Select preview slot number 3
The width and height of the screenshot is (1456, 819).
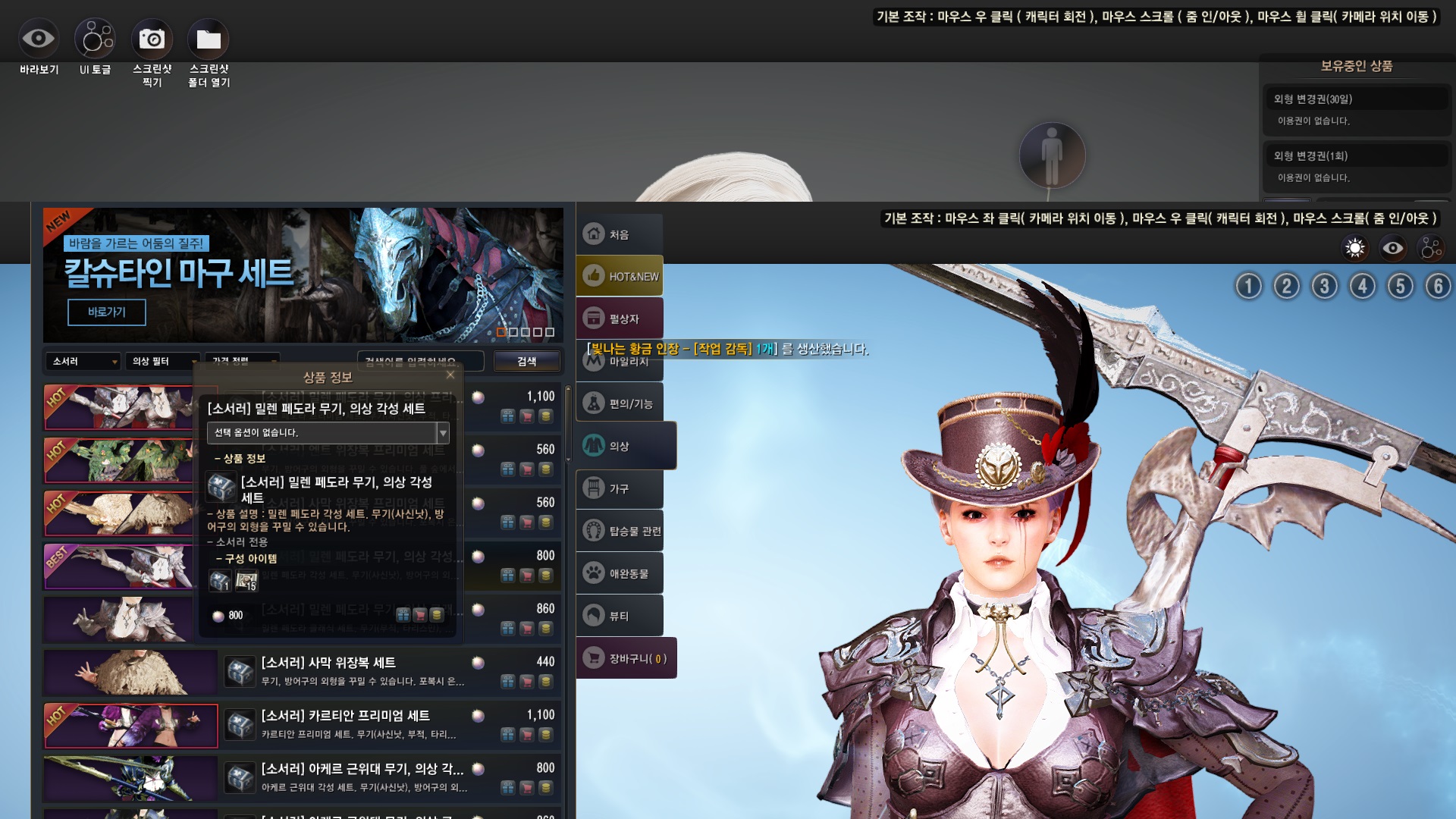(x=1324, y=287)
